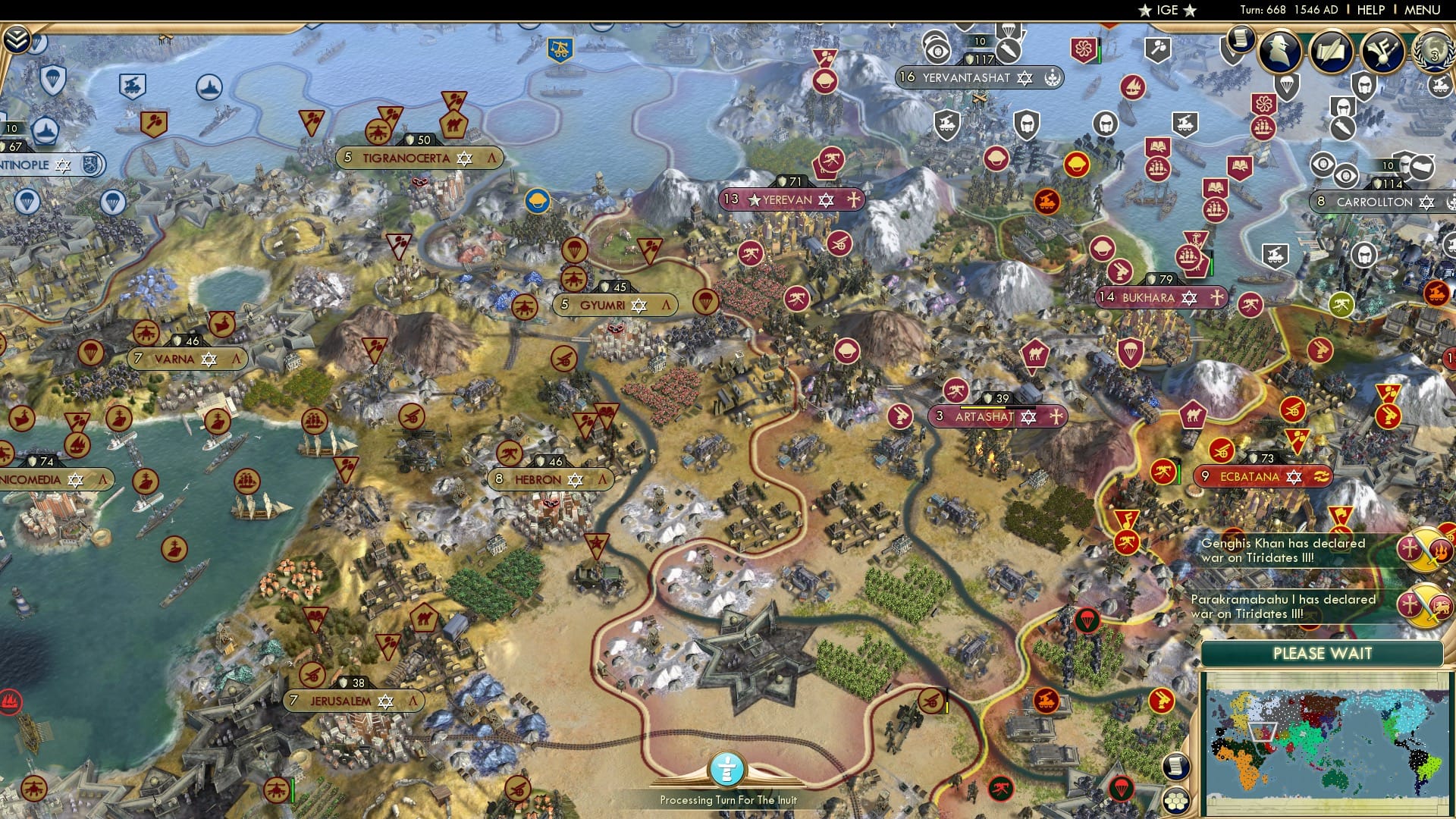This screenshot has height=819, width=1456.
Task: Click the IGE star button in the top bar
Action: [x=1166, y=10]
